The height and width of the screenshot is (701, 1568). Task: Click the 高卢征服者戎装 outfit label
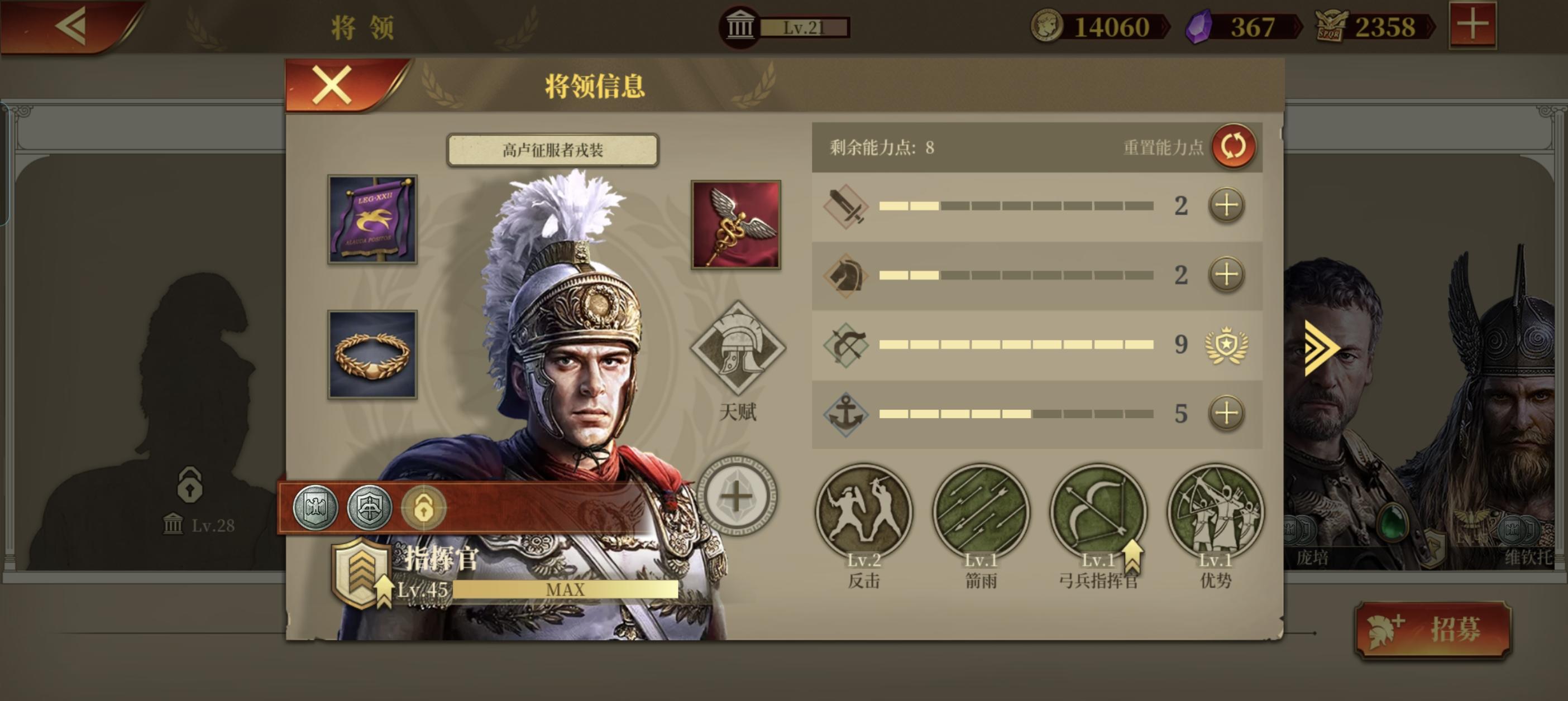click(x=553, y=150)
